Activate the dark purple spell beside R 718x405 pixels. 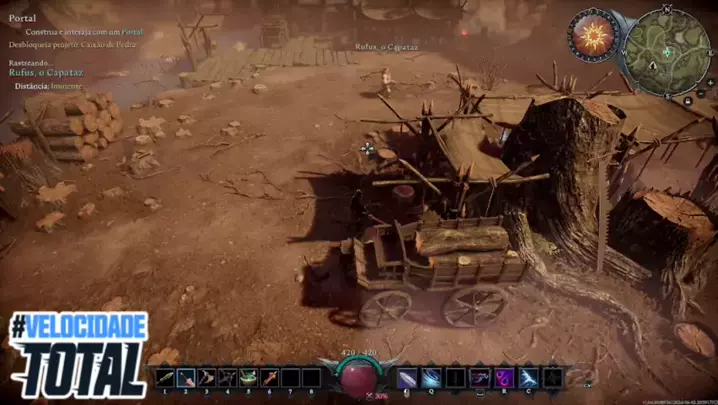pyautogui.click(x=479, y=378)
